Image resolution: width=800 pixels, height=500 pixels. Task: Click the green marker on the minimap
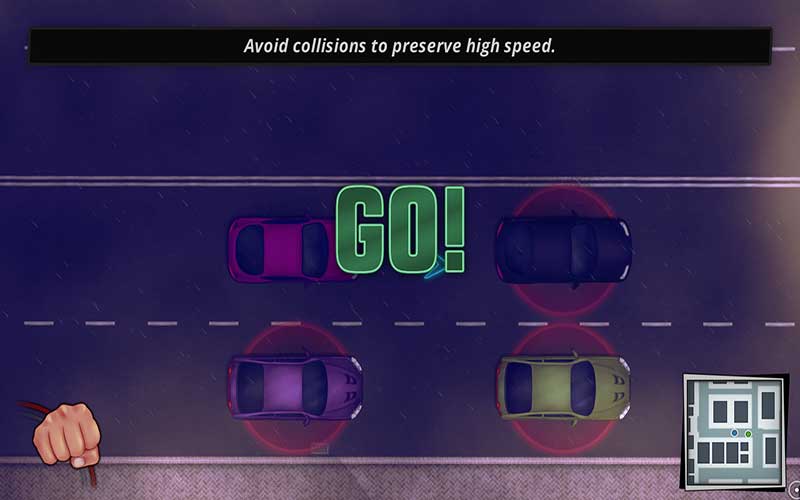point(748,434)
